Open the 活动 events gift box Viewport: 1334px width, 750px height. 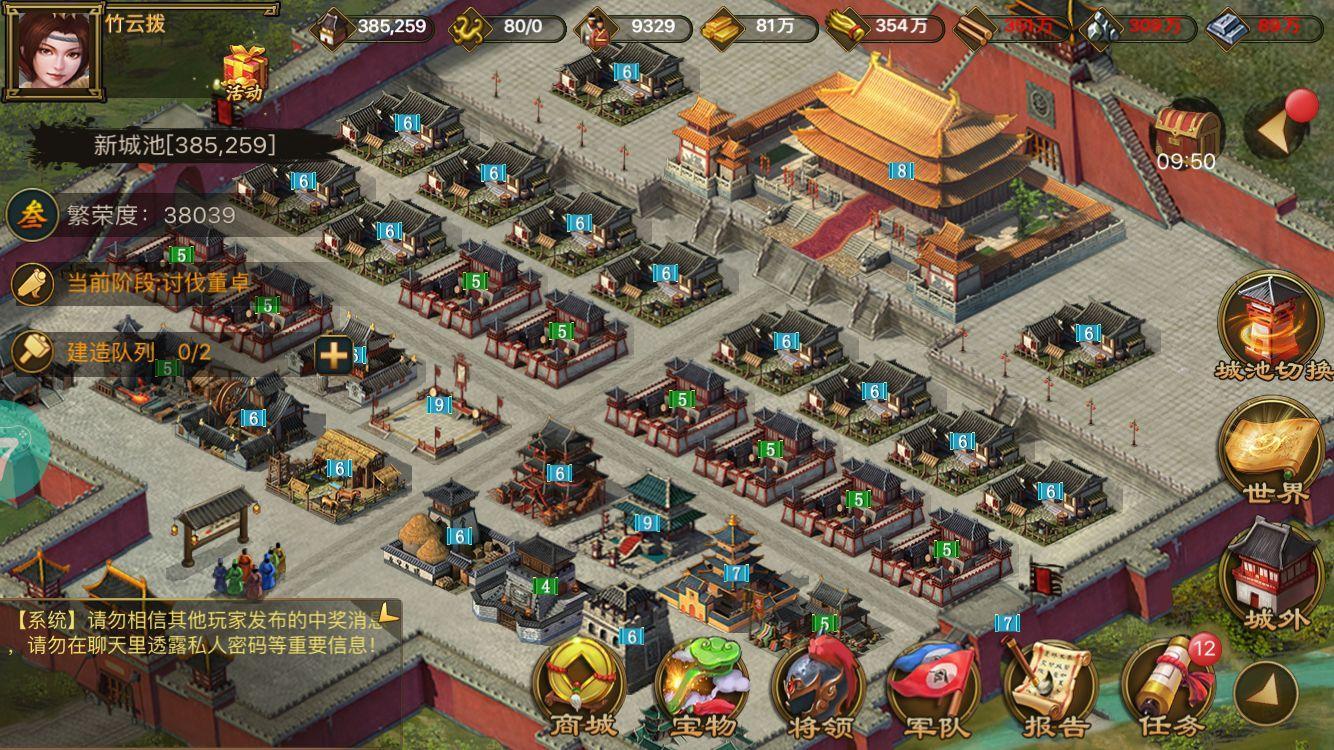242,72
